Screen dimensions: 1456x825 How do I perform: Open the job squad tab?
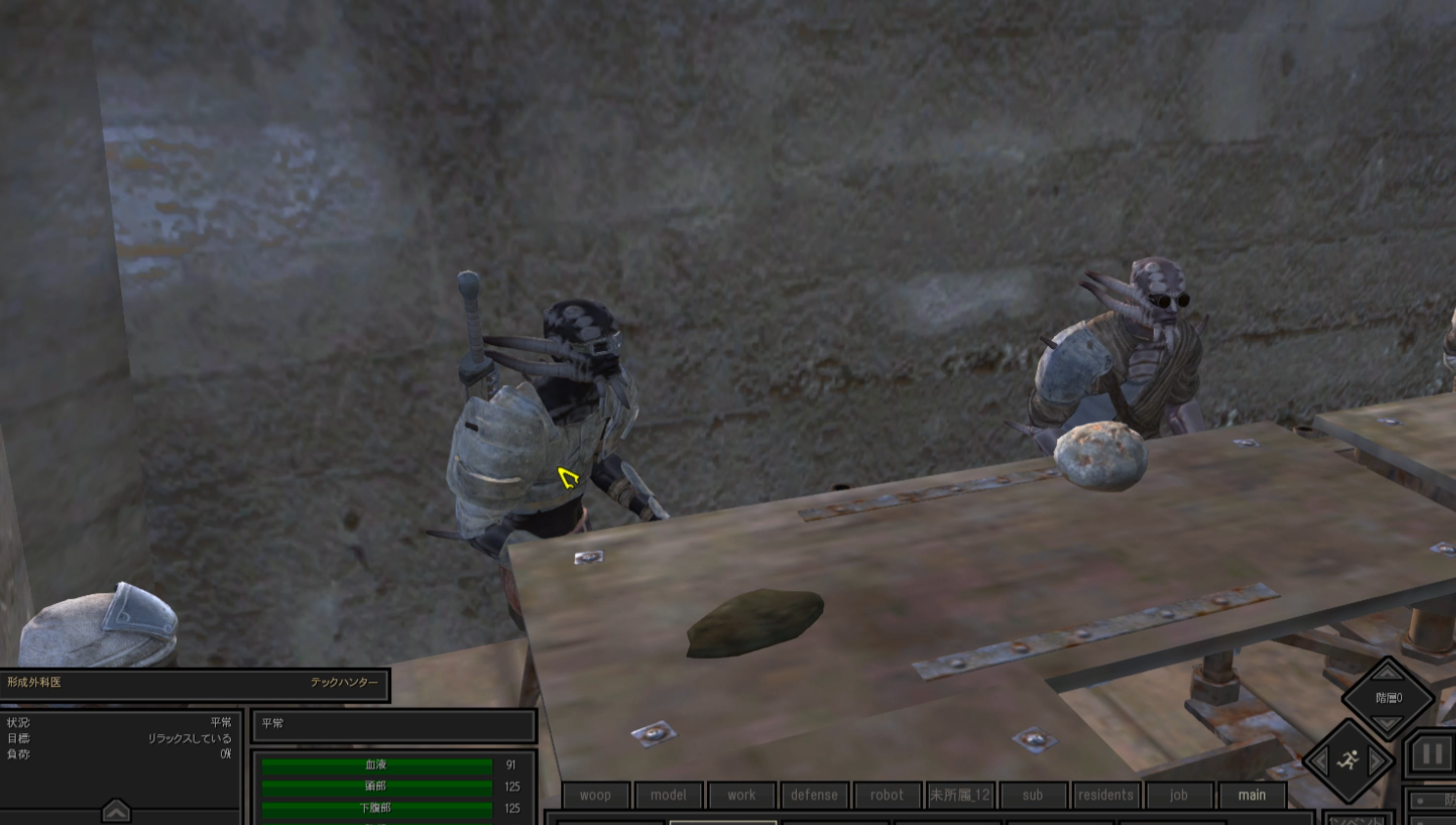[x=1179, y=795]
